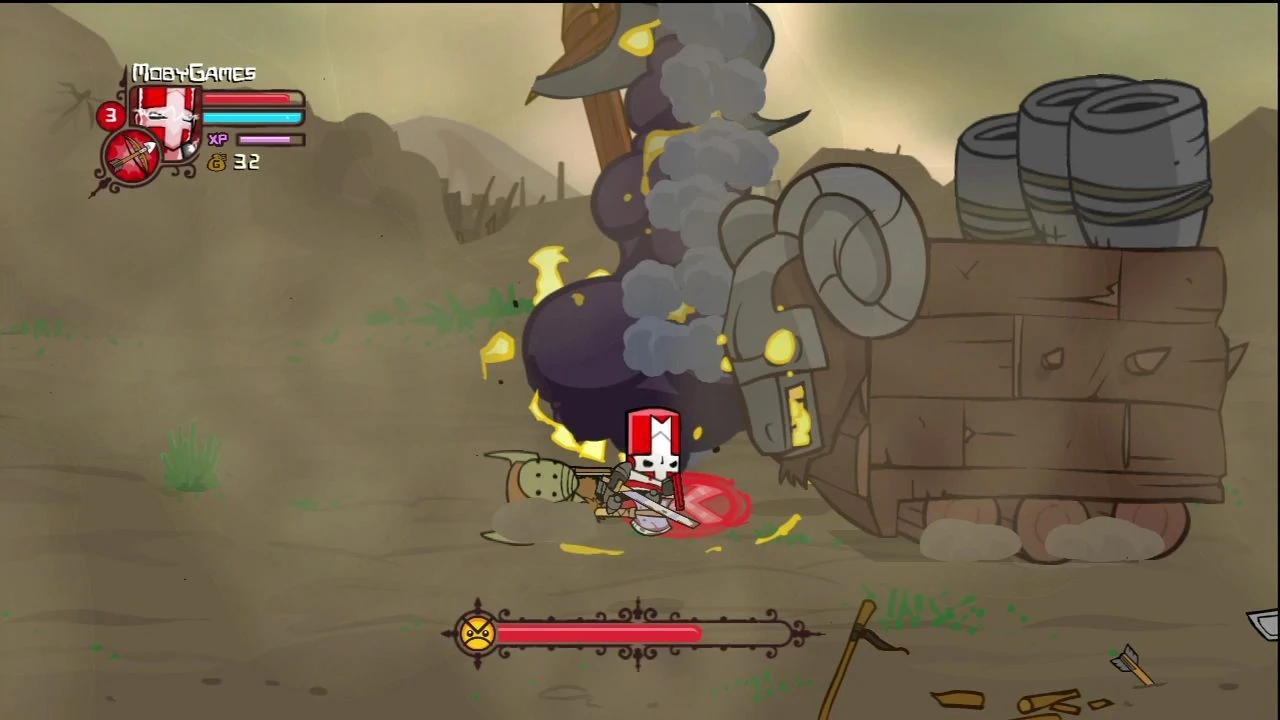Click the level 3 badge

pyautogui.click(x=110, y=116)
